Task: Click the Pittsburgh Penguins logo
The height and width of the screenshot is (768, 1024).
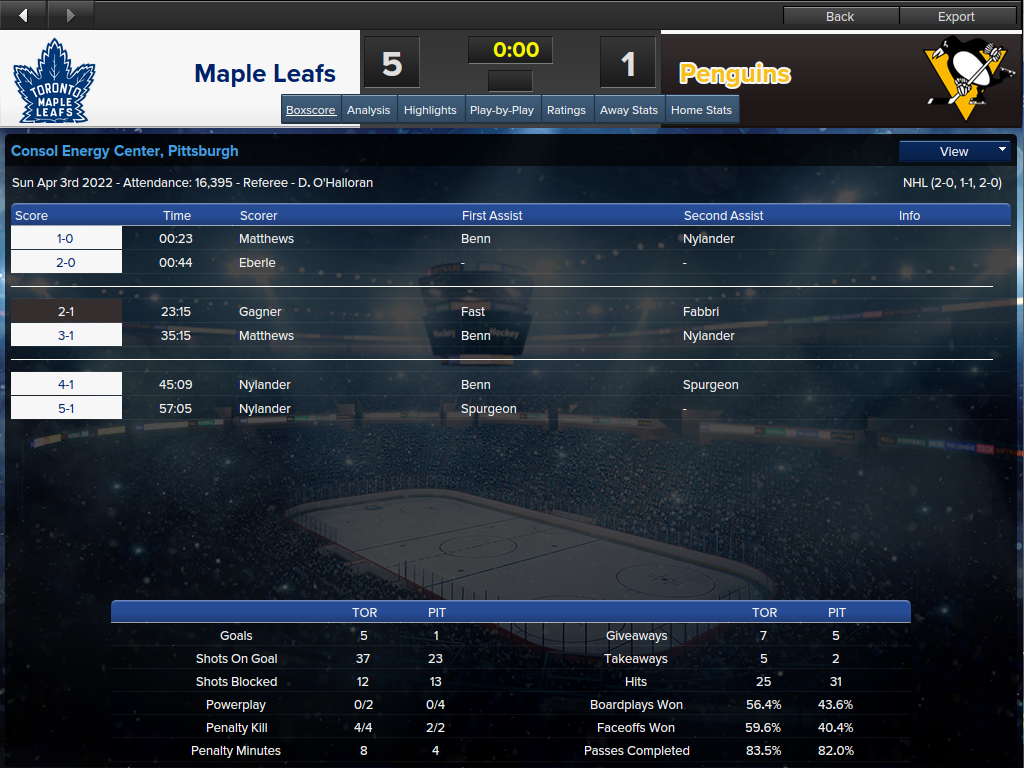Action: tap(962, 78)
